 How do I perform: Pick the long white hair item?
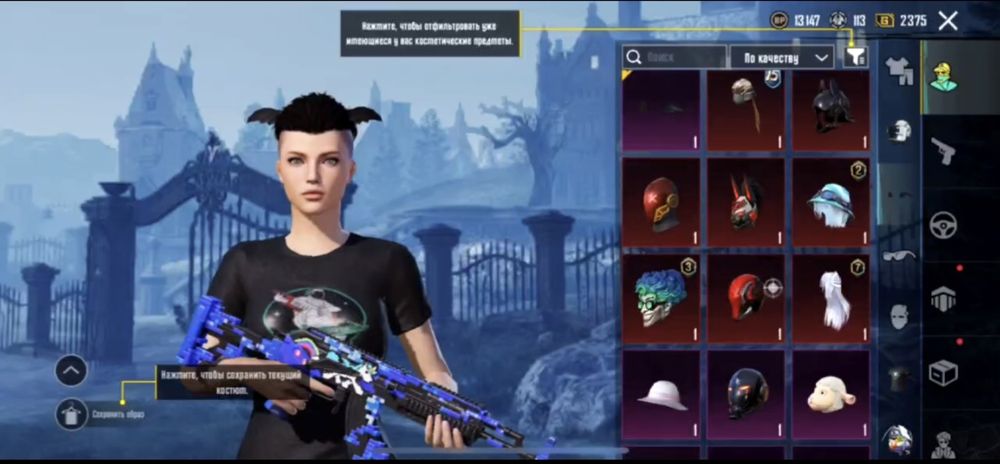tap(831, 297)
